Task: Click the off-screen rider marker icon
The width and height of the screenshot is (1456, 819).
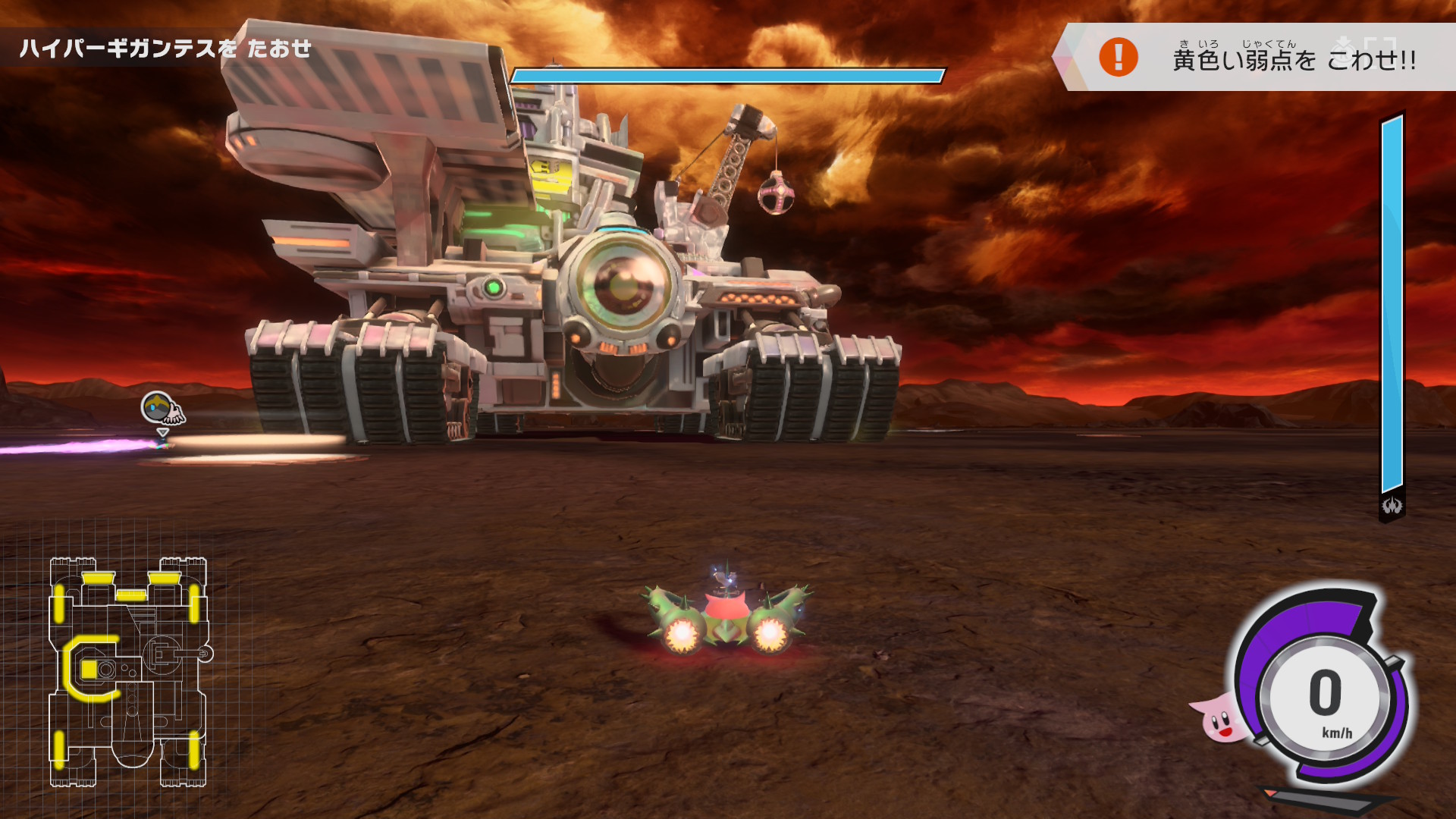Action: coord(162,409)
